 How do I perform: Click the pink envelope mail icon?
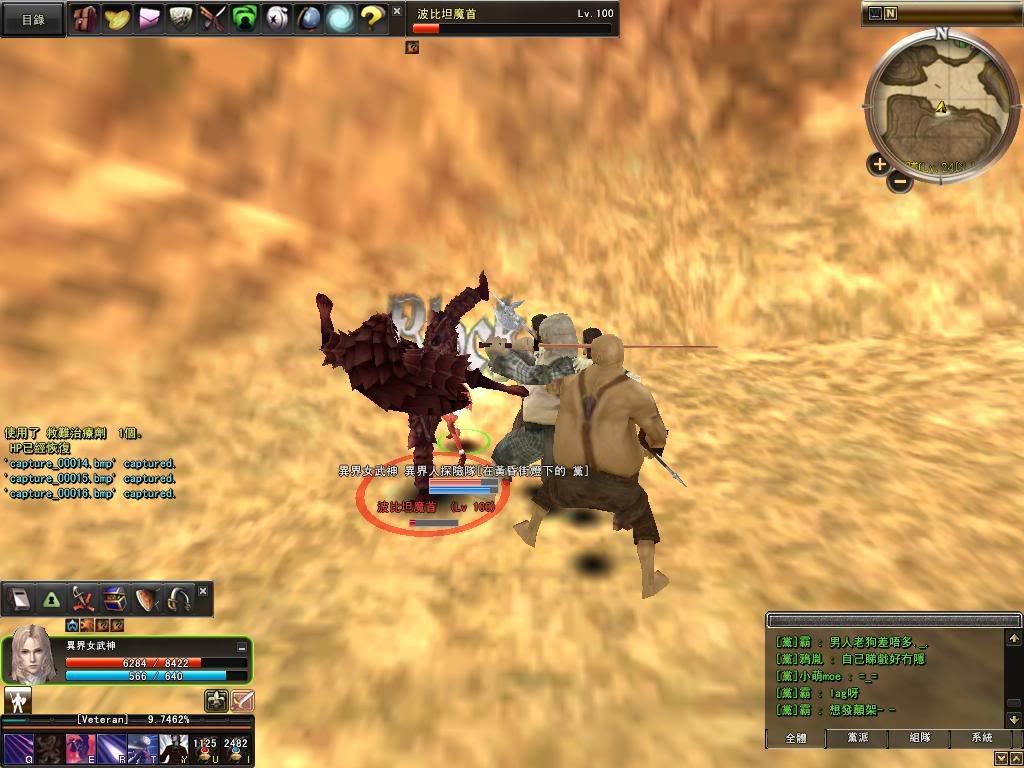click(x=149, y=18)
